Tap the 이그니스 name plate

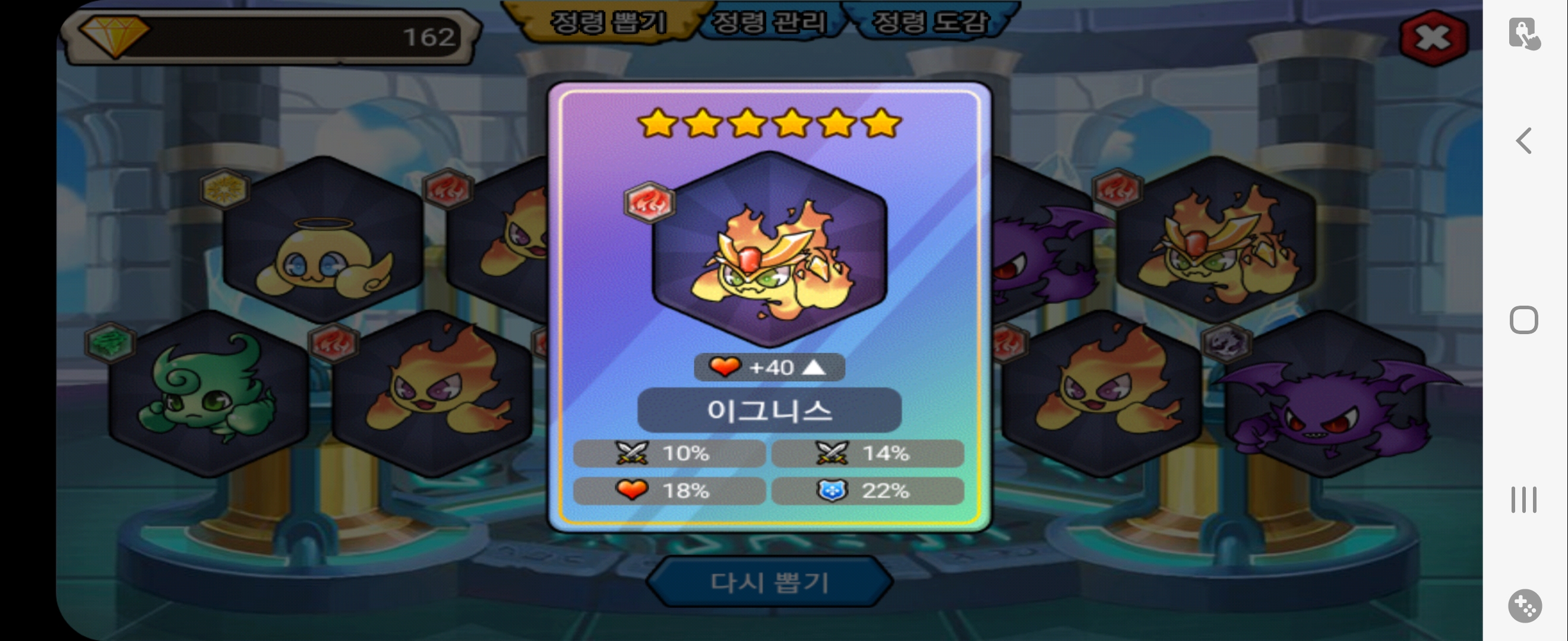[769, 411]
